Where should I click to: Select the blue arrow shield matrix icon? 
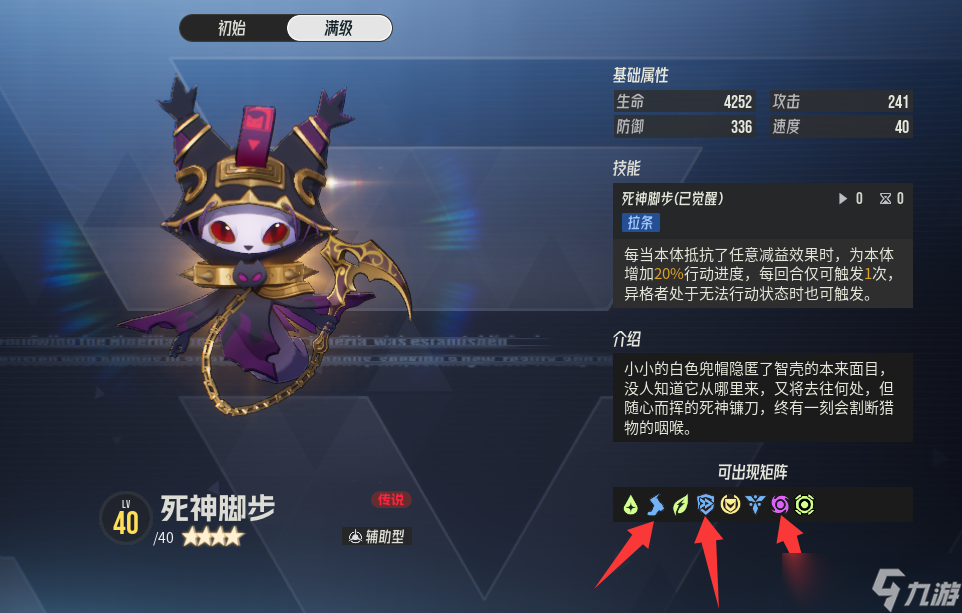click(x=705, y=505)
